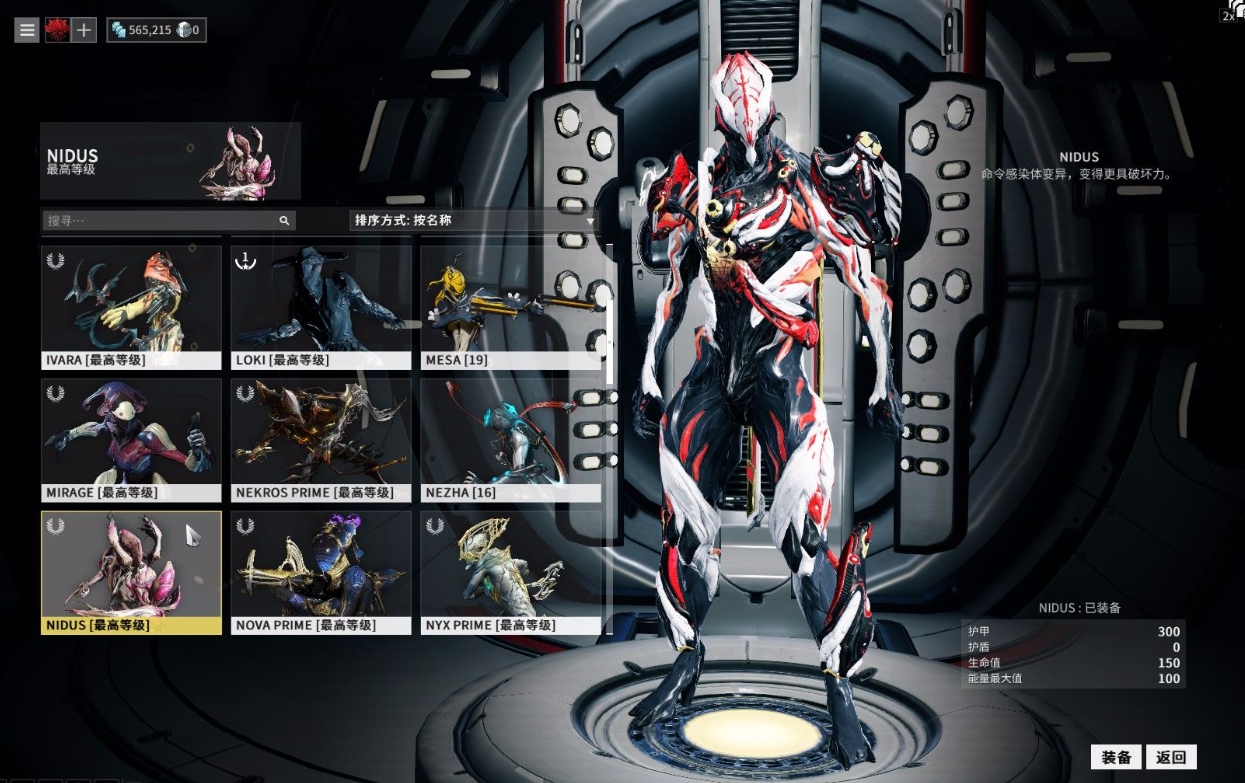
Task: Open the hamburger main menu
Action: pyautogui.click(x=27, y=30)
